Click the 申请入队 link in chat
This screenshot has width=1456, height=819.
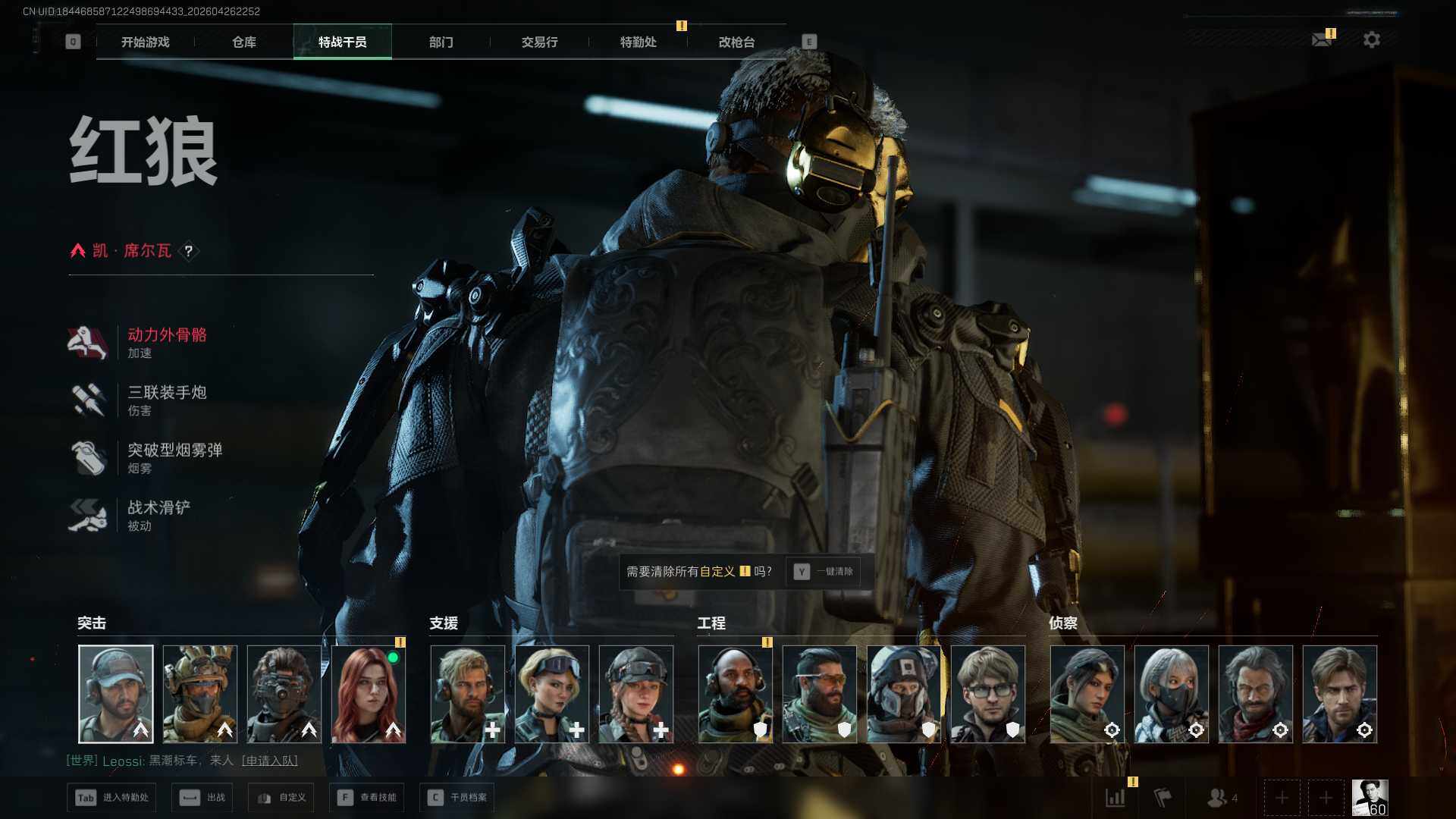click(x=270, y=761)
